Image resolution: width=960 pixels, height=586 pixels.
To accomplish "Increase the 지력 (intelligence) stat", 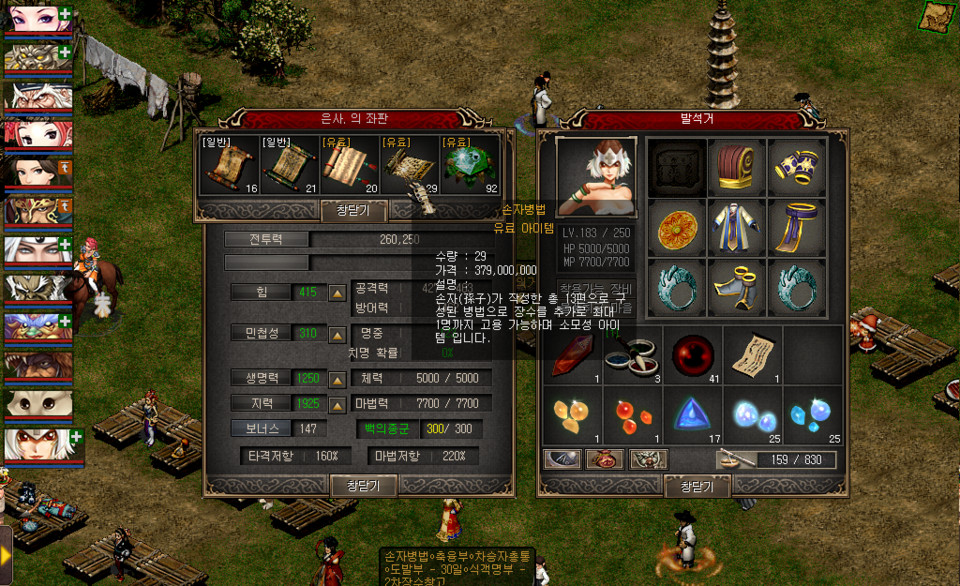I will 338,403.
